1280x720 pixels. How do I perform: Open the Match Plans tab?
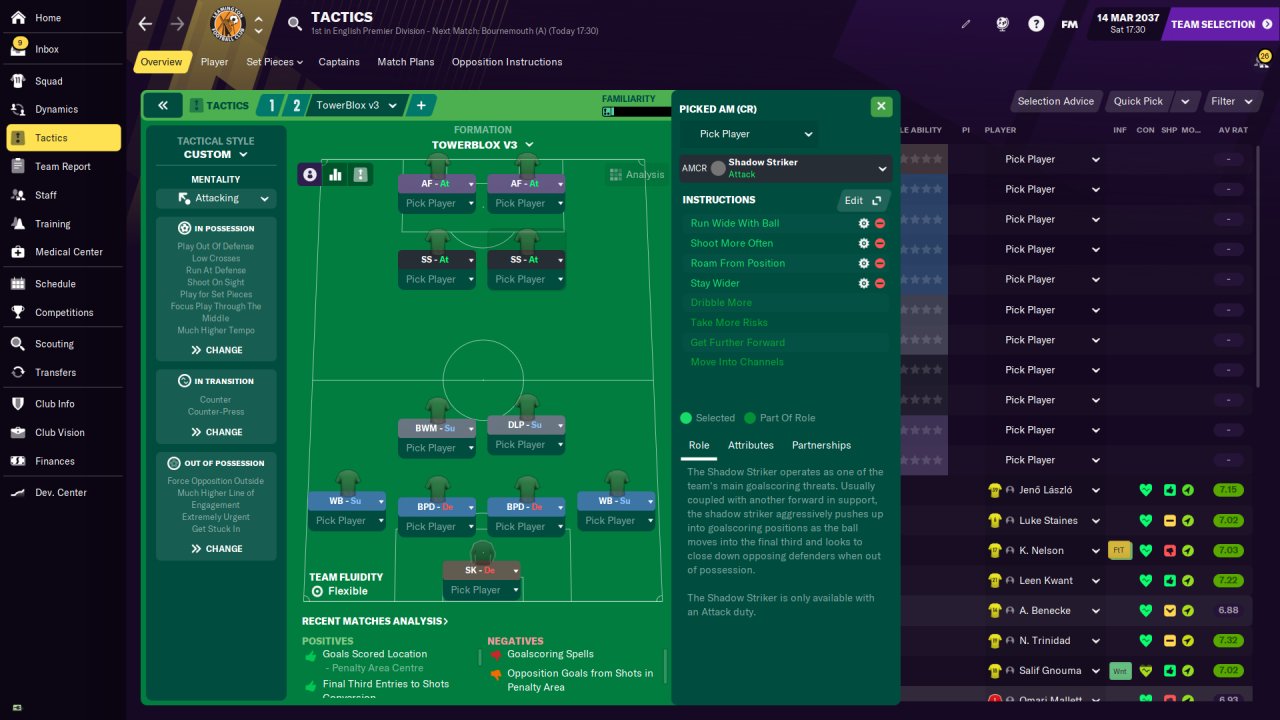click(x=405, y=62)
